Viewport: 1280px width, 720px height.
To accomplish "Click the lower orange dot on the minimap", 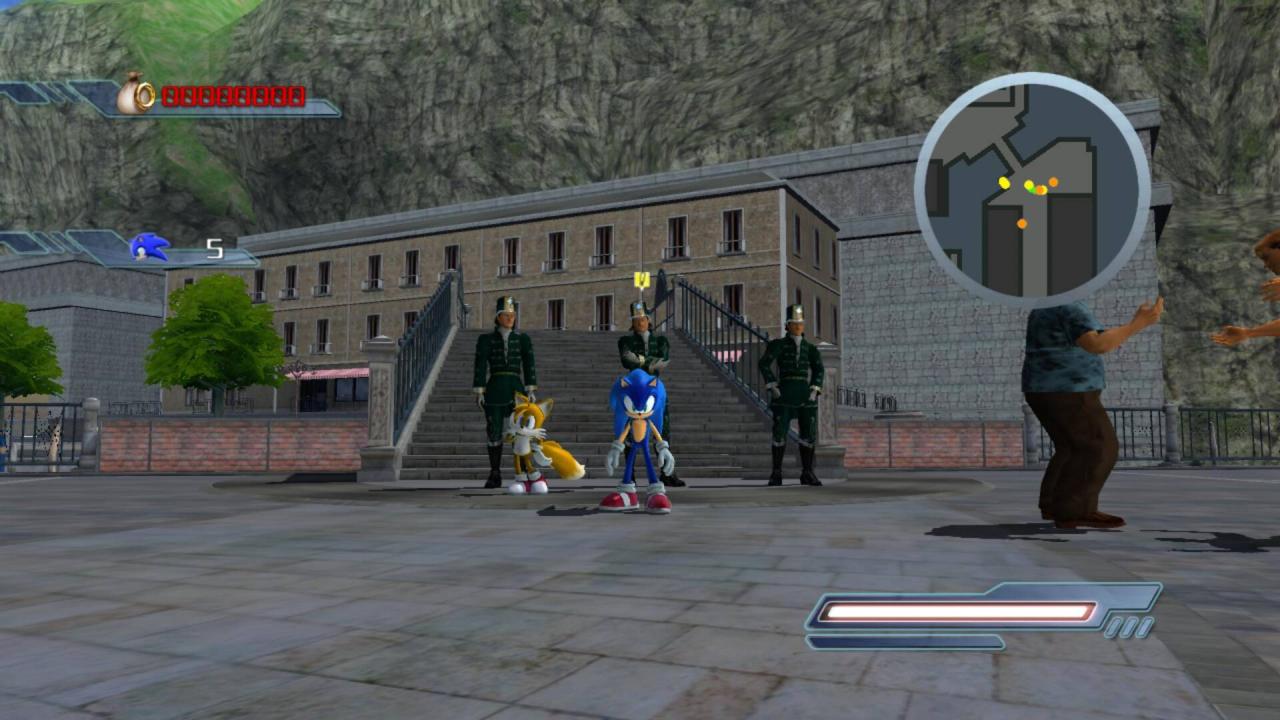I will (x=1021, y=223).
